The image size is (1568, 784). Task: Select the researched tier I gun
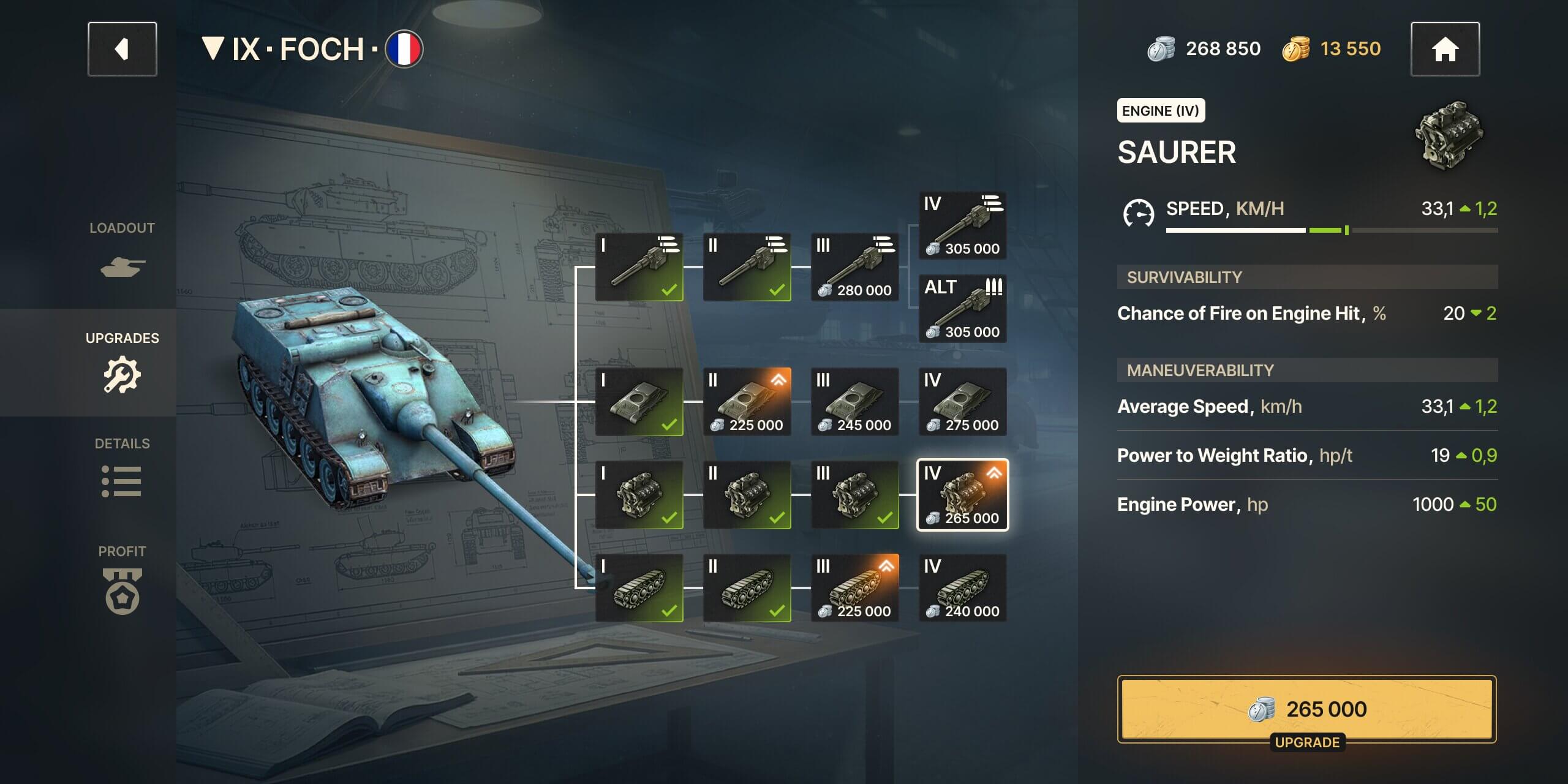[x=639, y=267]
